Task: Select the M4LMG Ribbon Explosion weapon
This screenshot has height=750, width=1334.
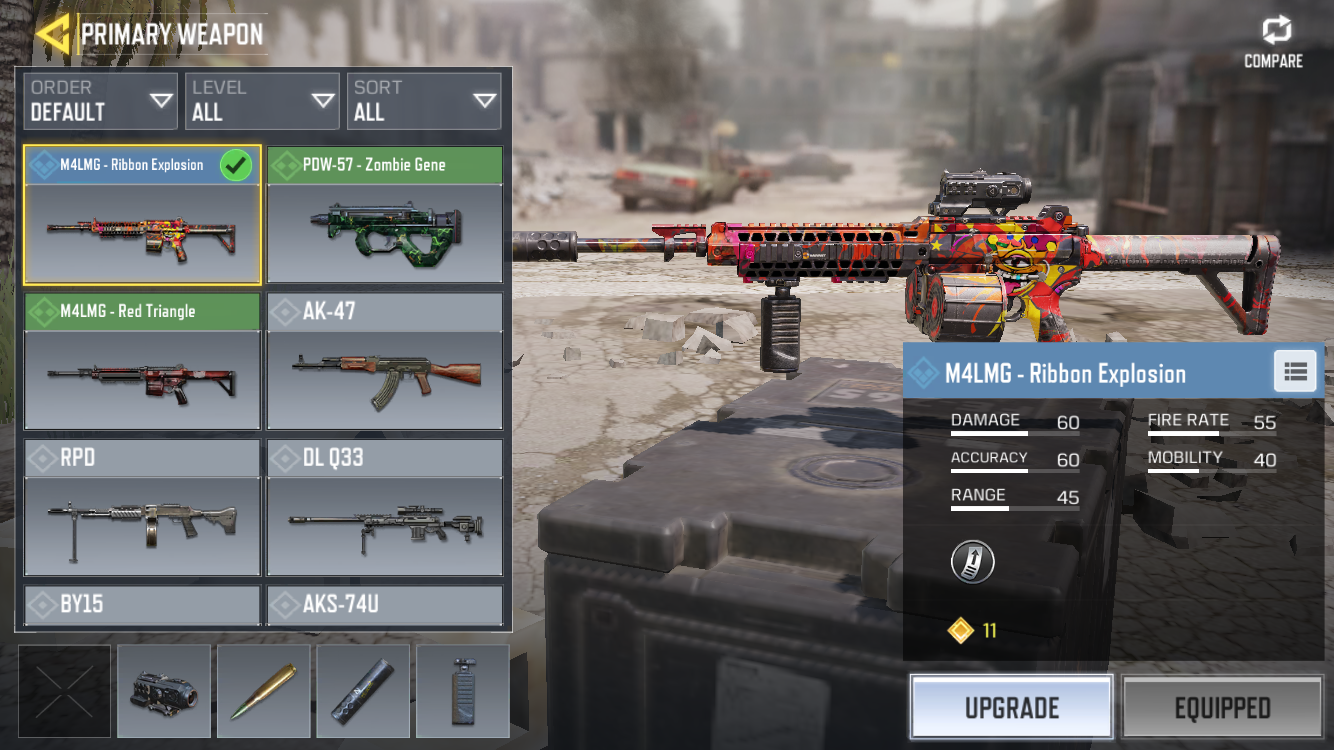Action: click(142, 215)
